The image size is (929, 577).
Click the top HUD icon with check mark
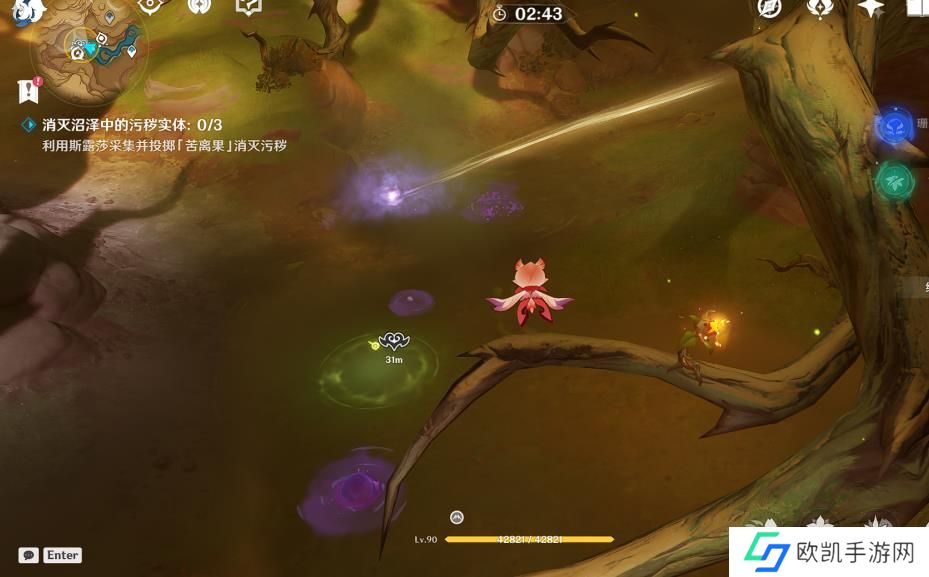pyautogui.click(x=248, y=7)
